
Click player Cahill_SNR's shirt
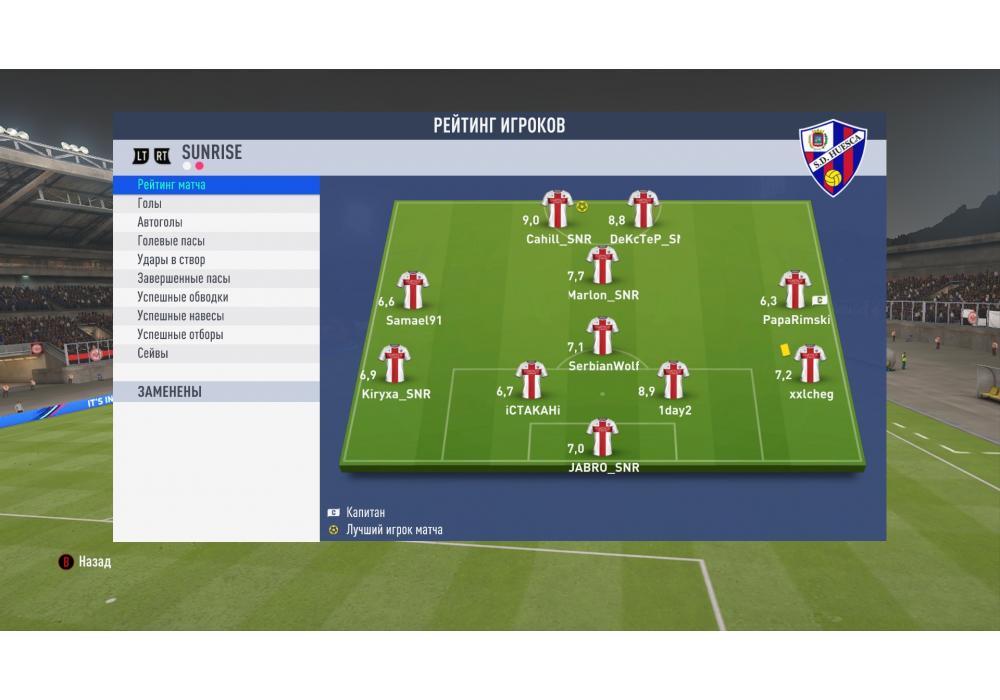pyautogui.click(x=557, y=210)
